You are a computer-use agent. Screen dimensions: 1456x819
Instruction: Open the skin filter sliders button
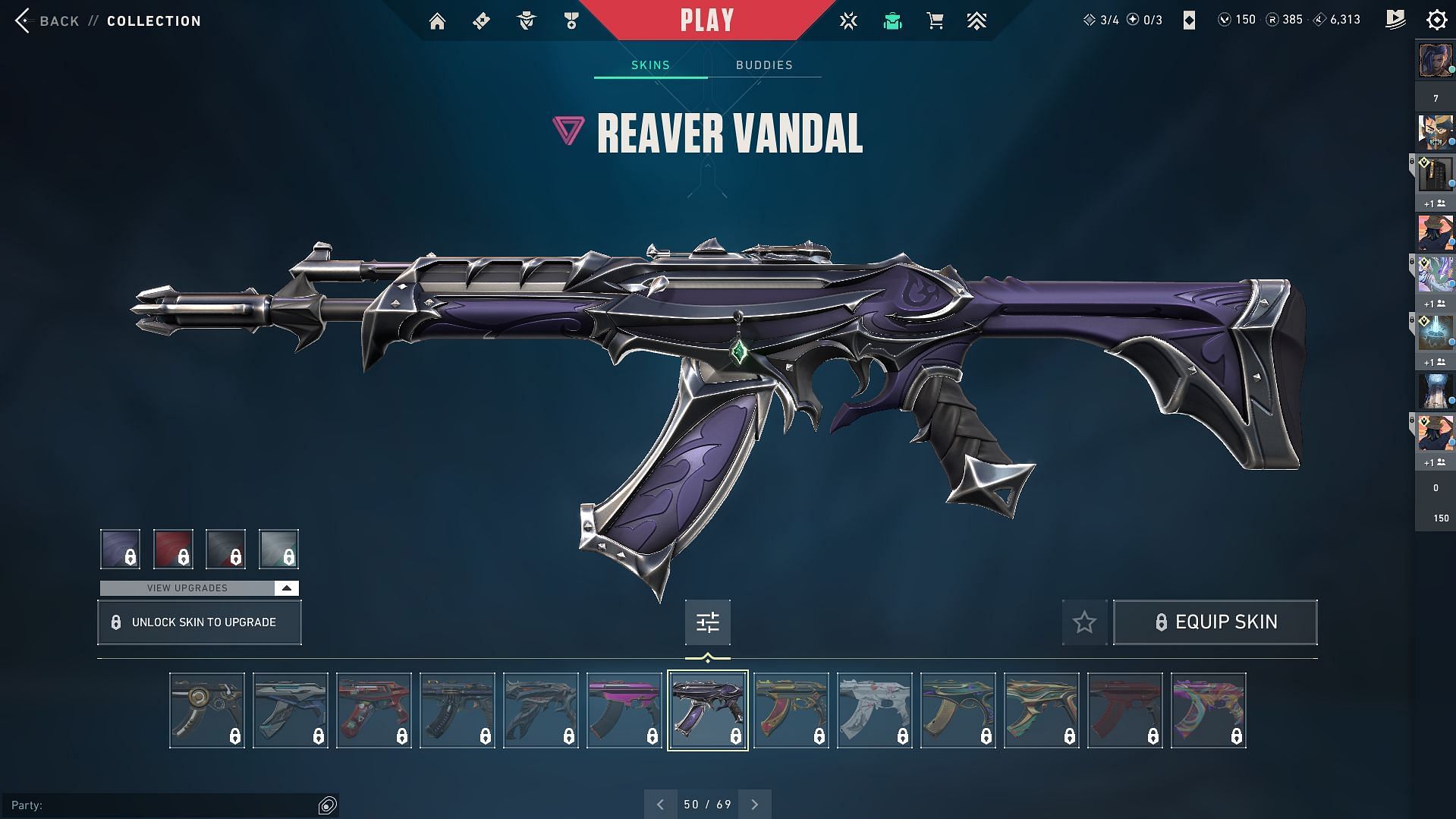(x=707, y=622)
